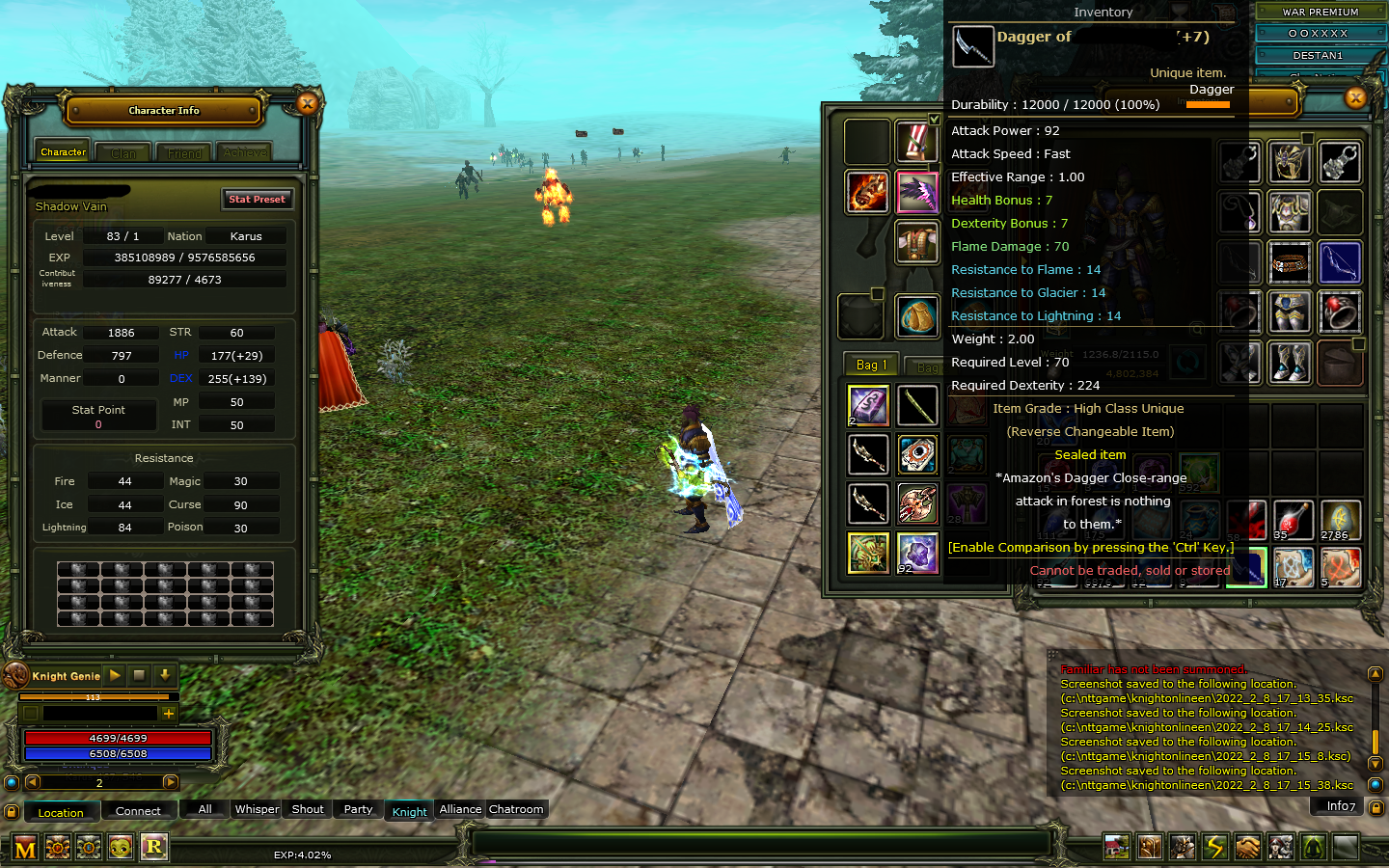Select the Knight Genie play icon

click(114, 675)
